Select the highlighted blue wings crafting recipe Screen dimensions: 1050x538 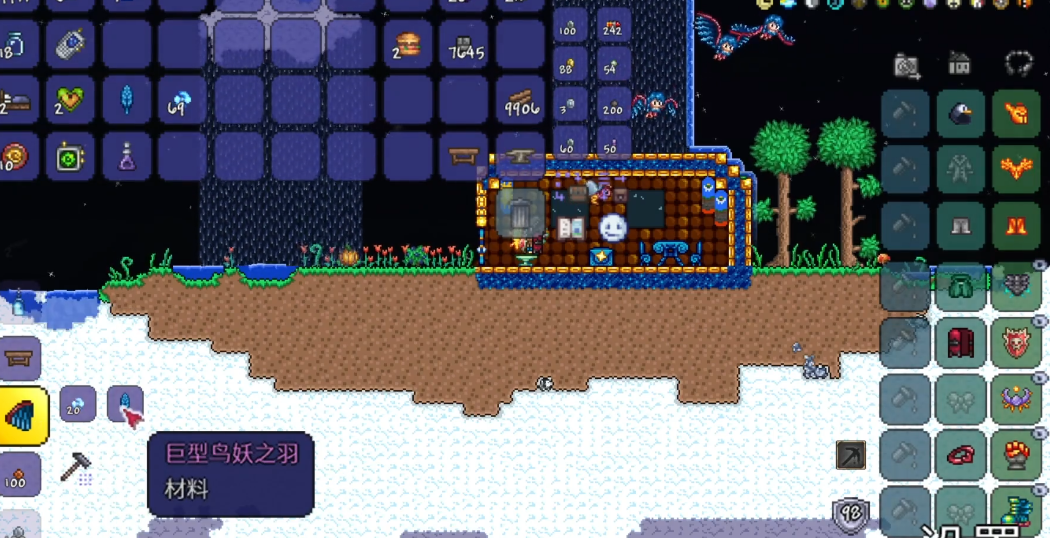pyautogui.click(x=22, y=415)
